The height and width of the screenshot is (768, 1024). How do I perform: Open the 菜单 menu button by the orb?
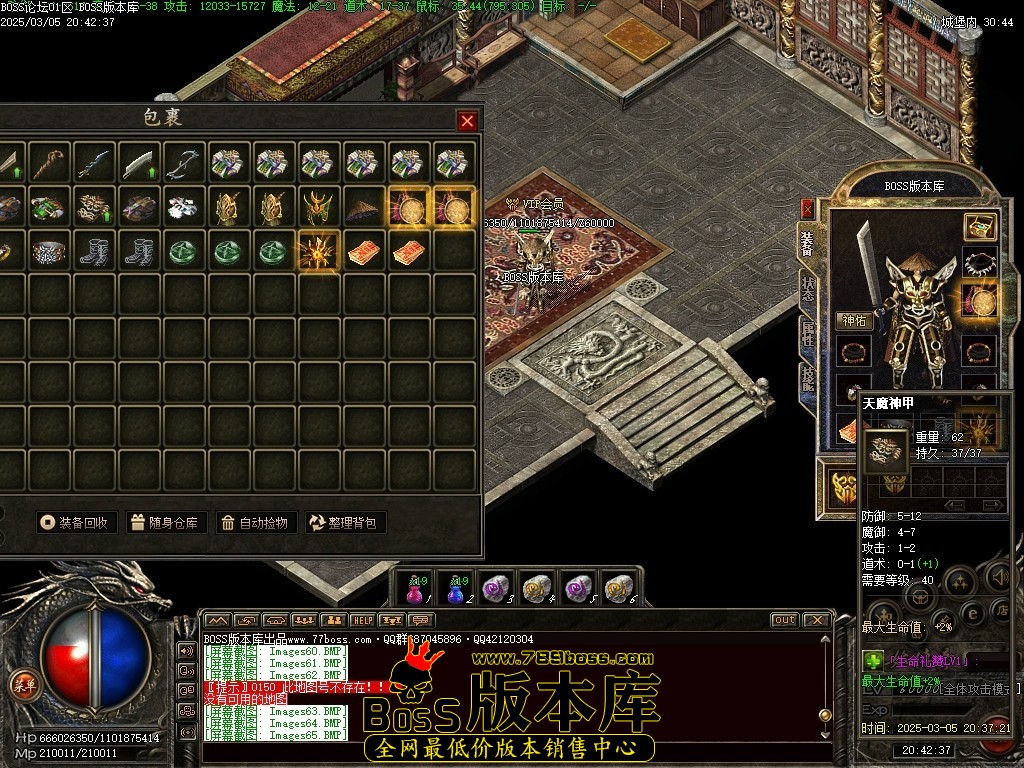[22, 684]
